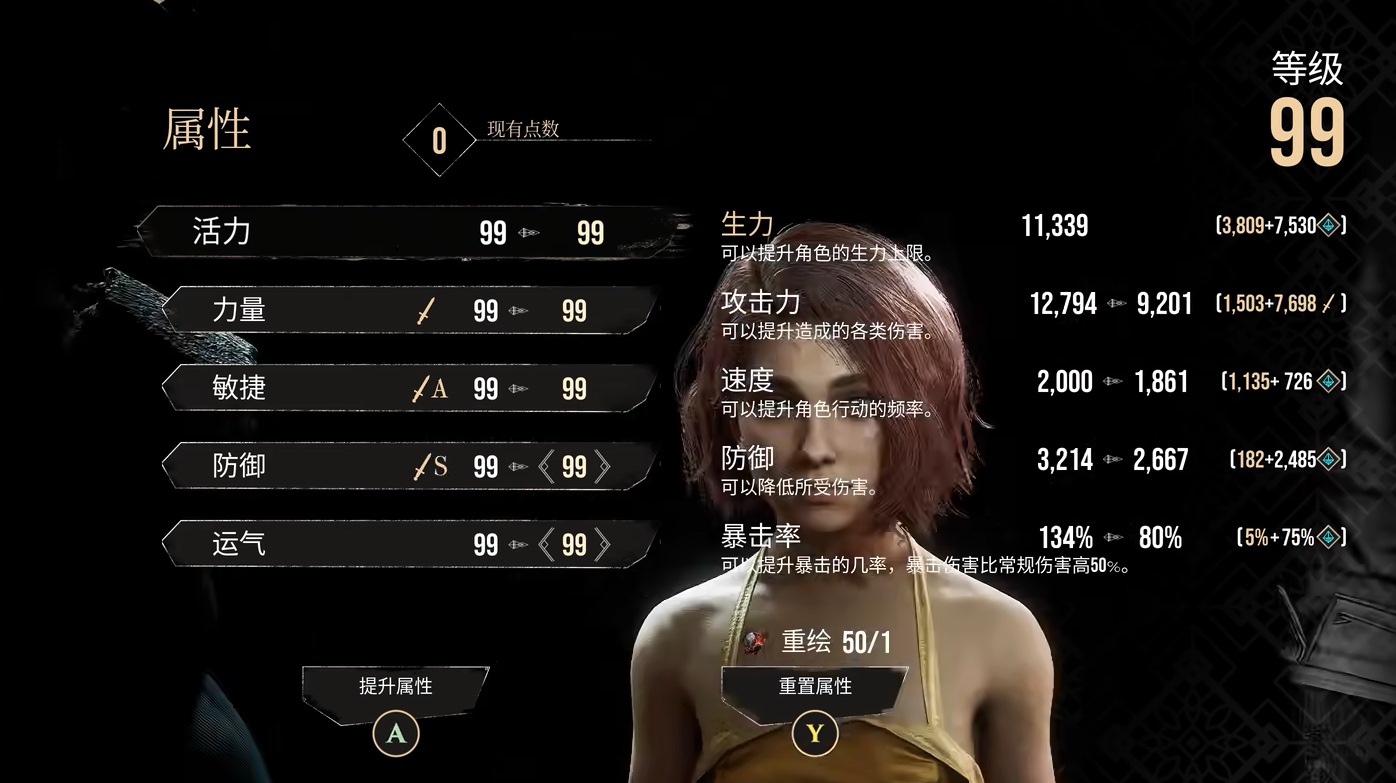
Task: Select the 防御 attribute row
Action: [410, 466]
